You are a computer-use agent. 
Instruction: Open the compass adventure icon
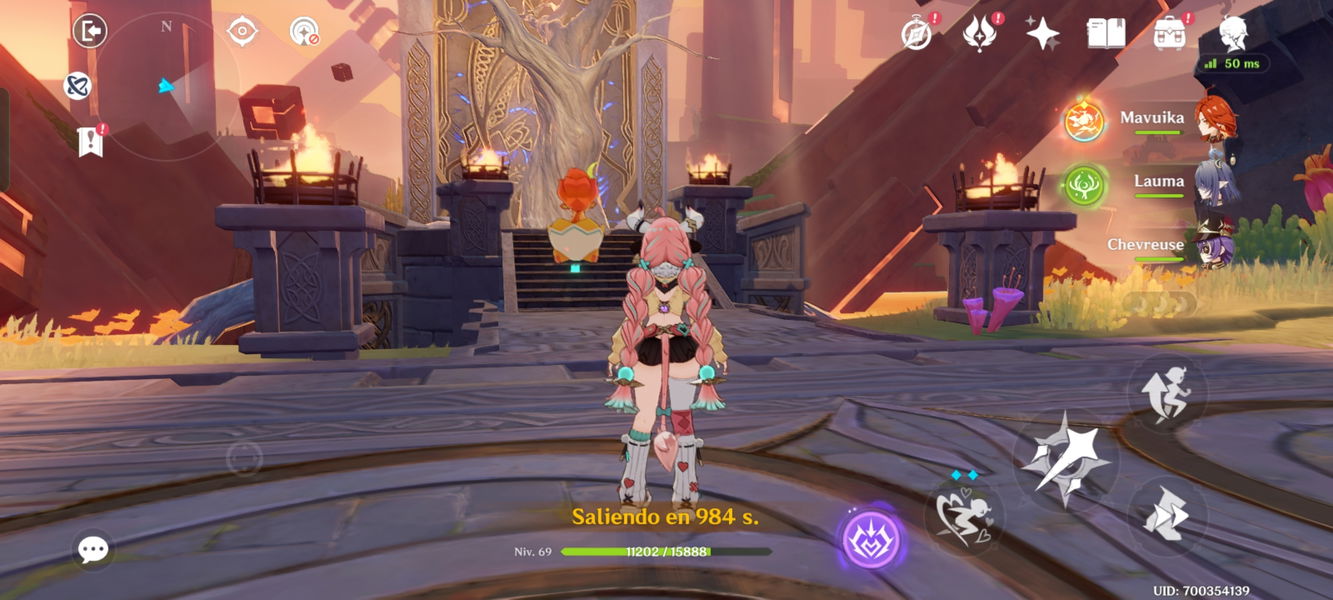pyautogui.click(x=916, y=34)
